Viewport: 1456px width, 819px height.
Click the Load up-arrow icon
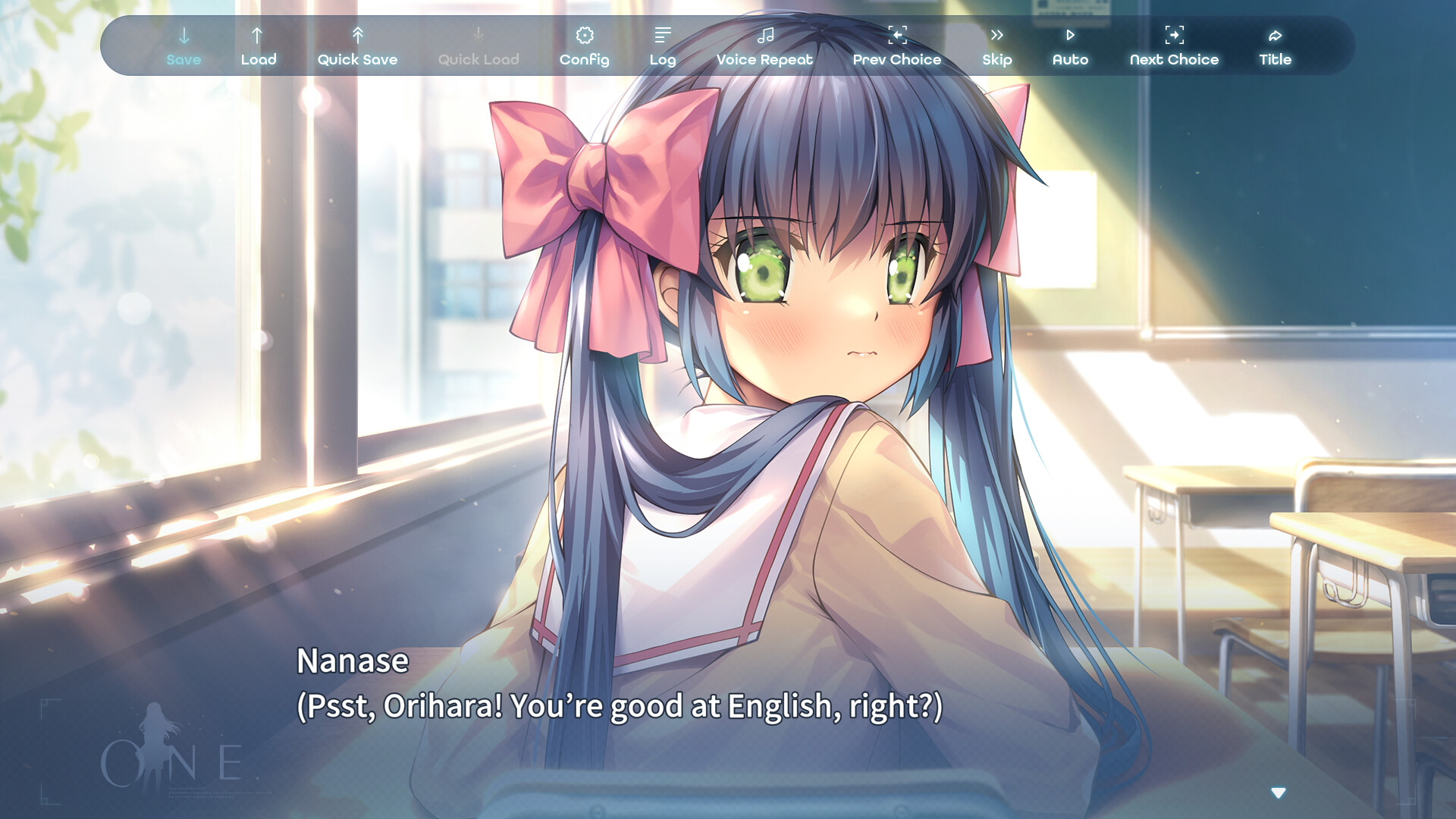tap(258, 34)
